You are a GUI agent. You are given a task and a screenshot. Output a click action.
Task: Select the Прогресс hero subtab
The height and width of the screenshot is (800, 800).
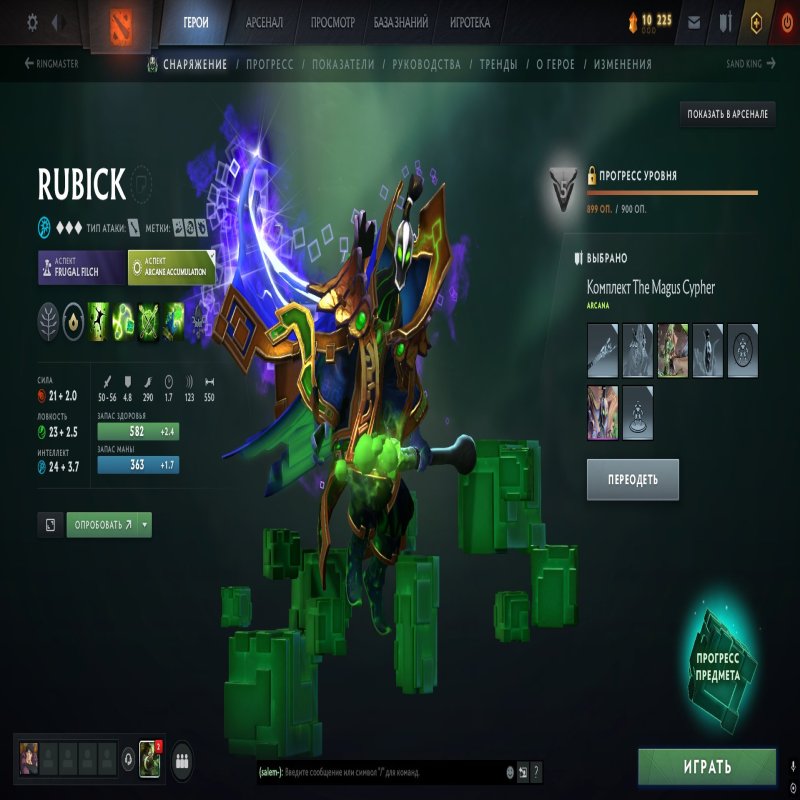[x=269, y=64]
